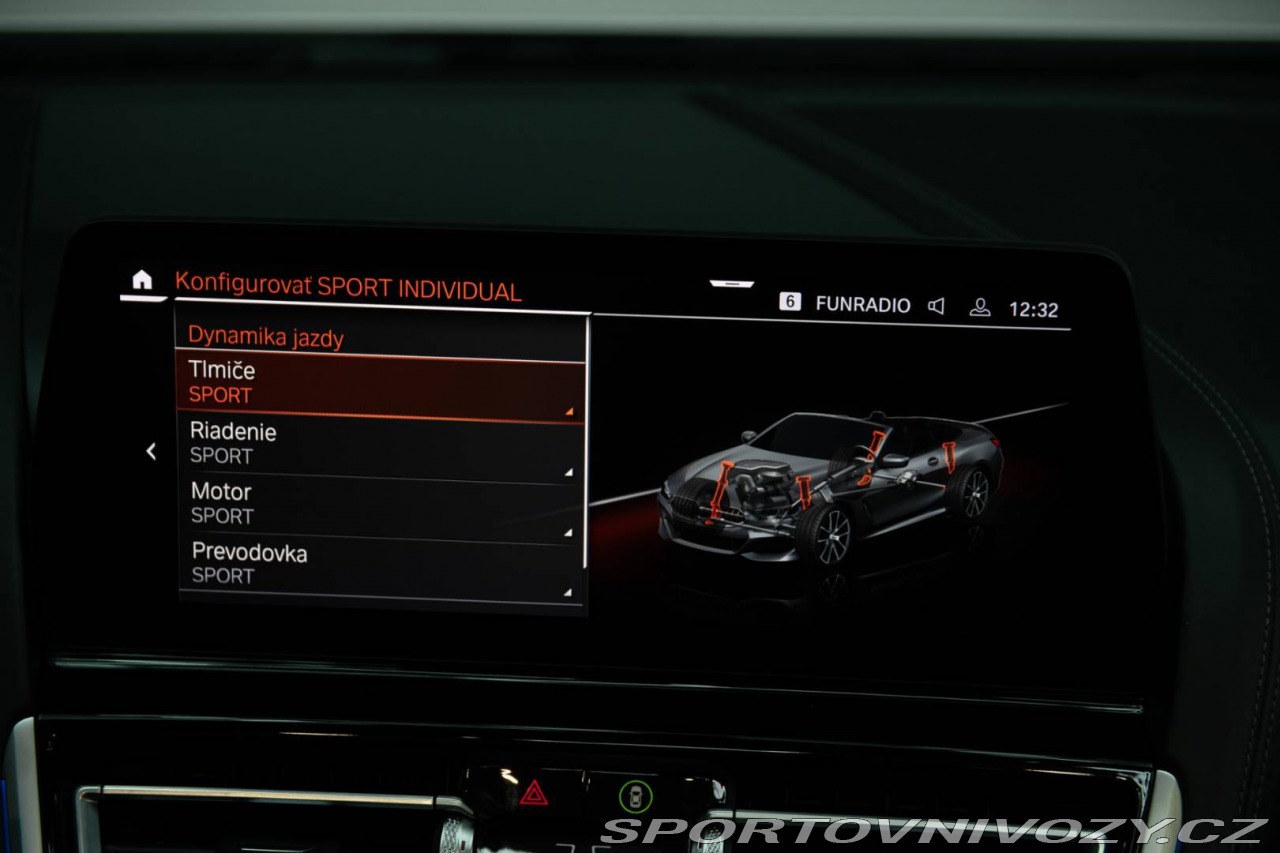Viewport: 1280px width, 853px height.
Task: Select the Tlmiče SPORT setting
Action: point(380,384)
